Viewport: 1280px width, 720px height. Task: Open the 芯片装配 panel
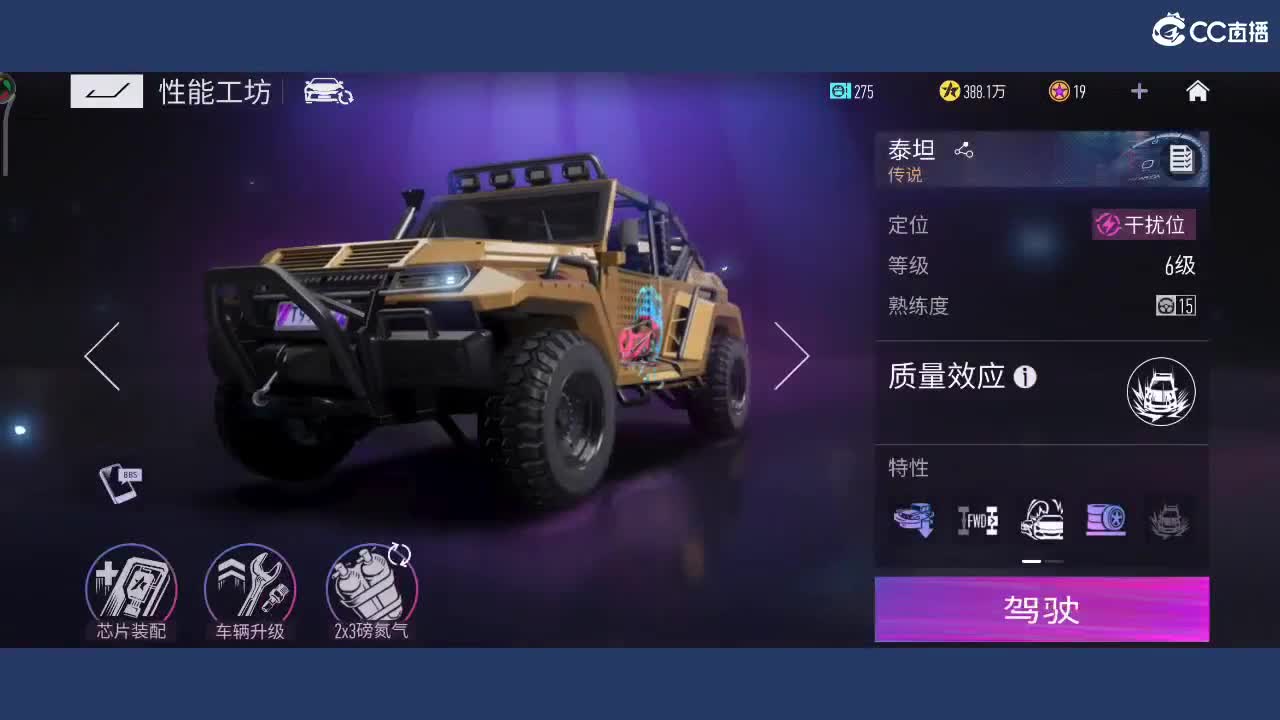pyautogui.click(x=130, y=592)
